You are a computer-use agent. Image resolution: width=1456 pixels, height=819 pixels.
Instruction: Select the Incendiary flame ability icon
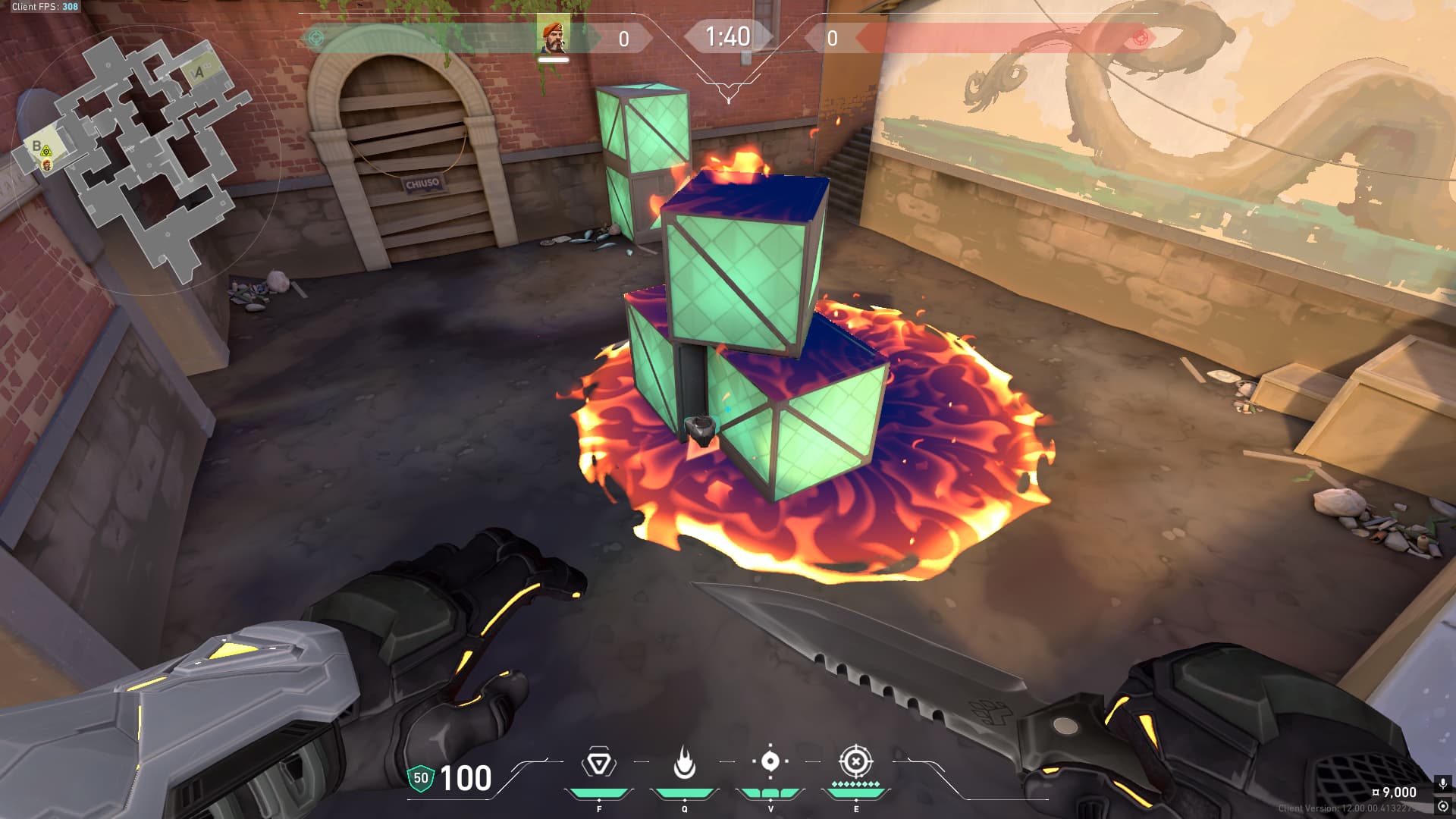point(685,763)
